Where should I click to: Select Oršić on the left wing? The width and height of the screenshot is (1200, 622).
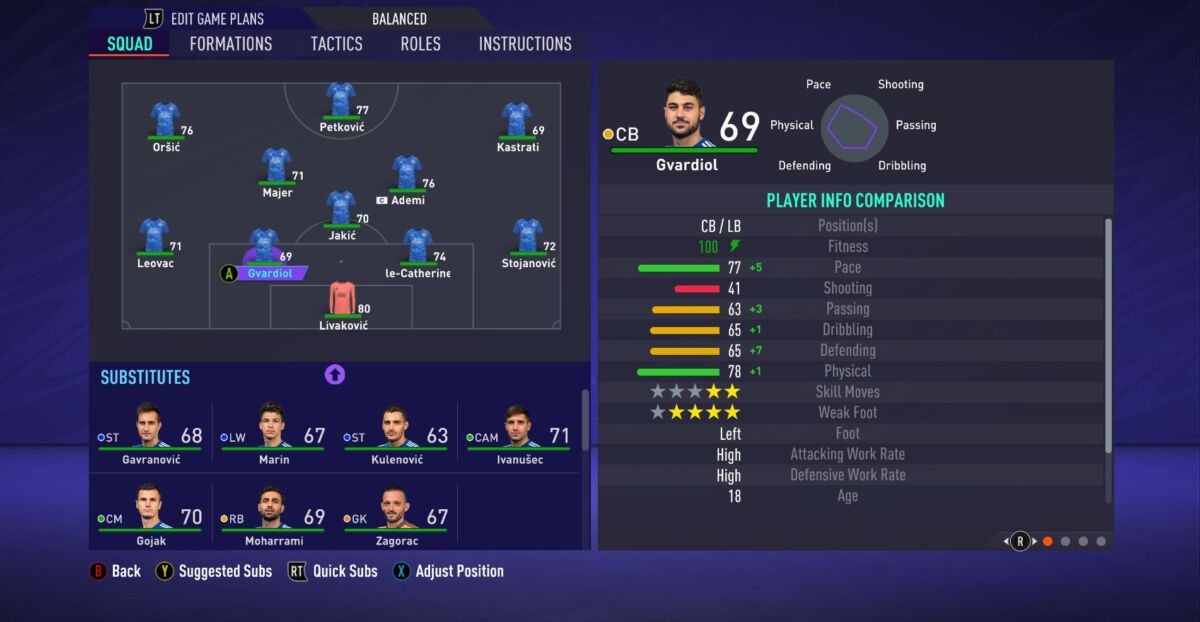pos(164,122)
